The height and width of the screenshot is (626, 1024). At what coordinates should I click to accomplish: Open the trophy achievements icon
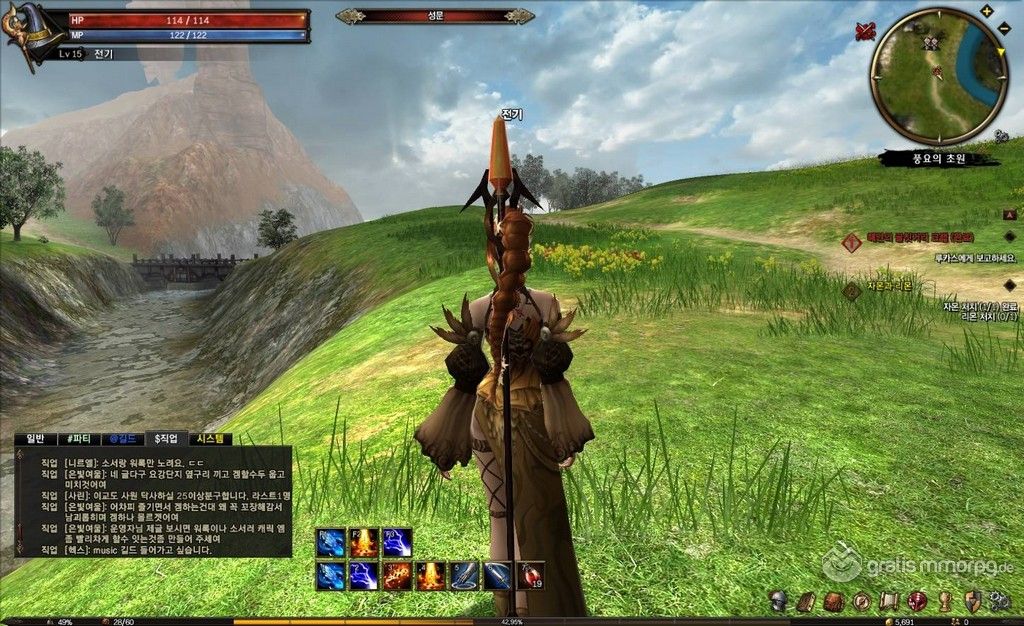pyautogui.click(x=943, y=601)
